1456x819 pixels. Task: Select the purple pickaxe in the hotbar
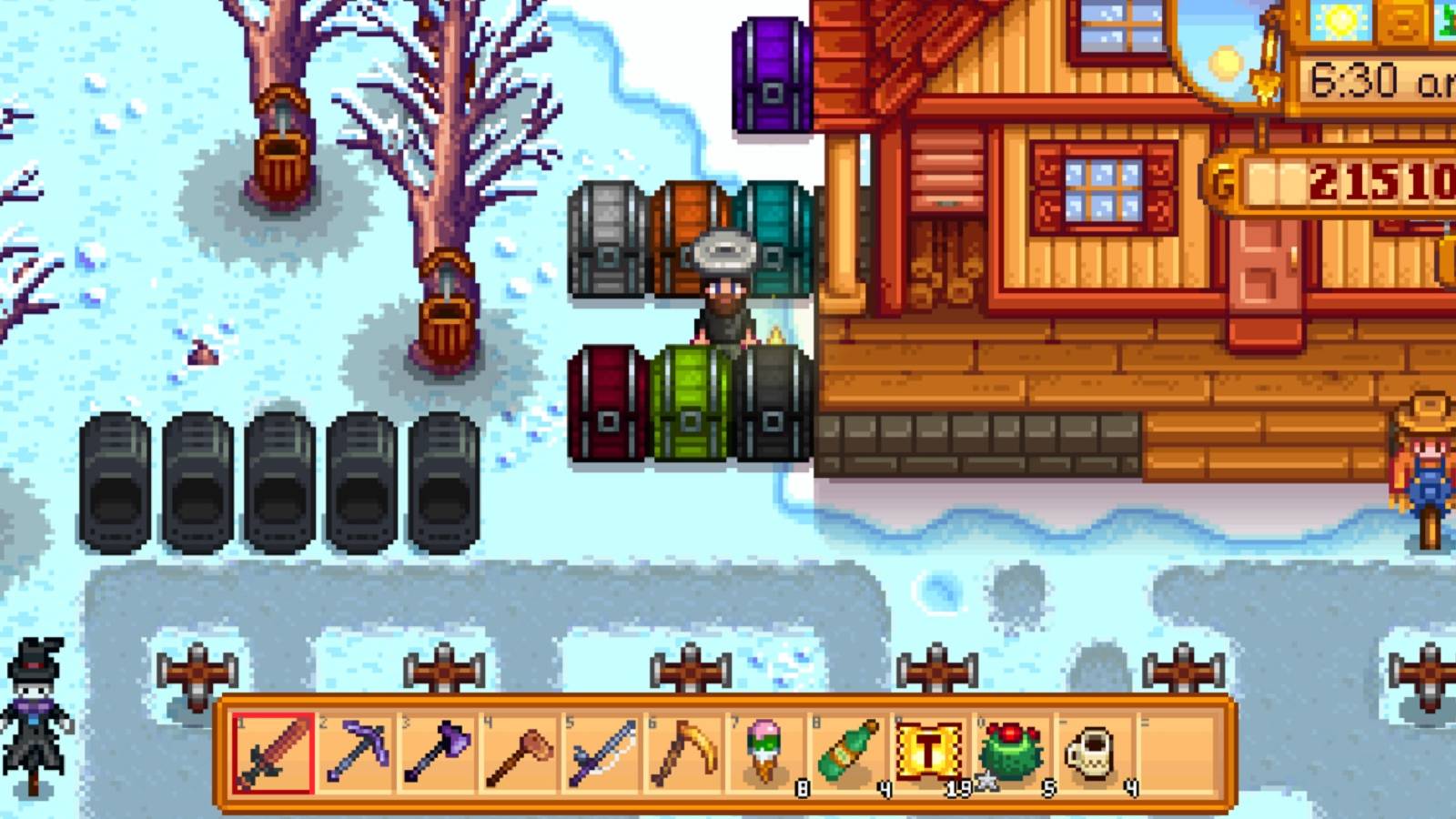(354, 753)
